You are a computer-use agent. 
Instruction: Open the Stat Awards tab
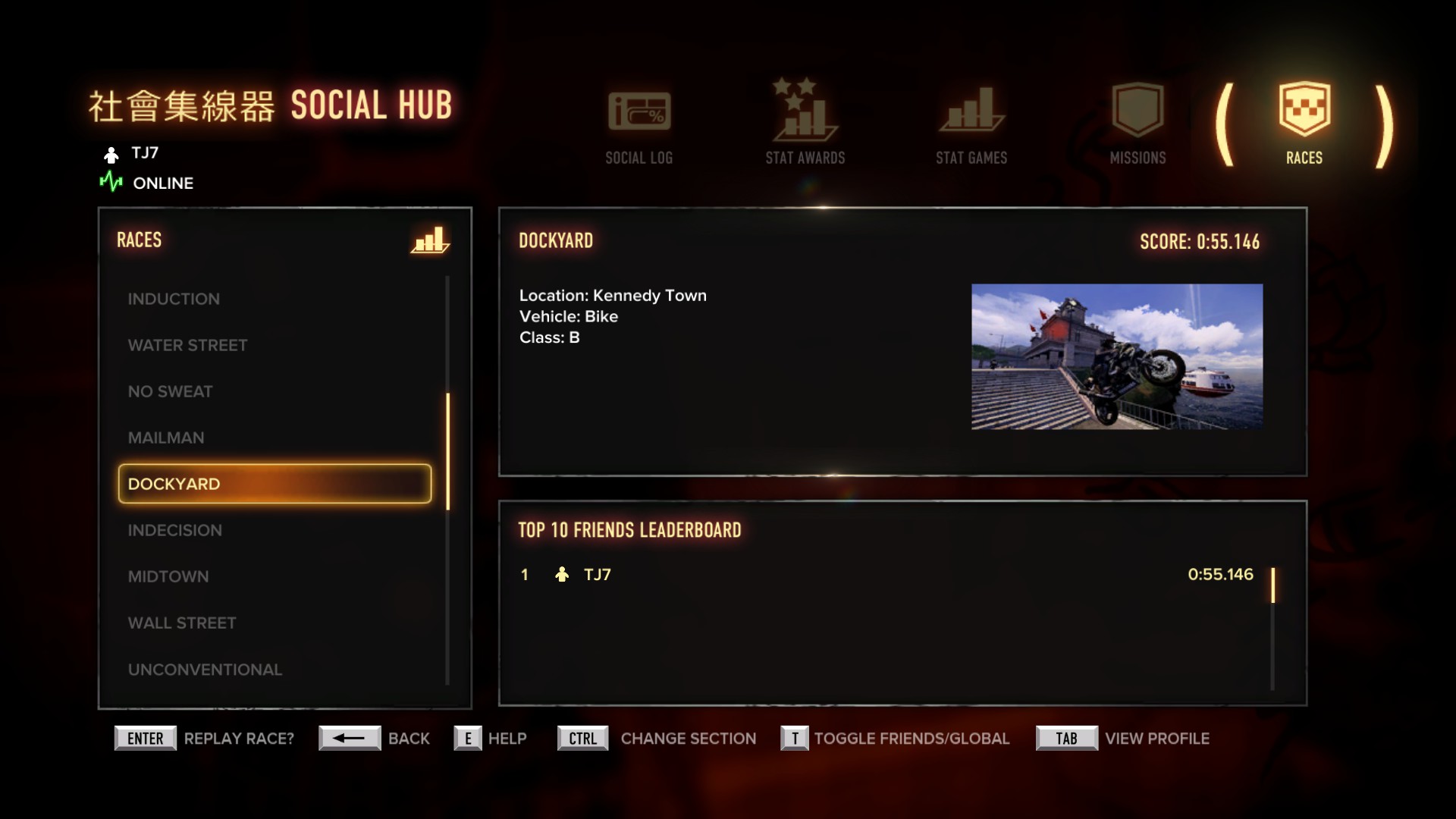pyautogui.click(x=805, y=124)
